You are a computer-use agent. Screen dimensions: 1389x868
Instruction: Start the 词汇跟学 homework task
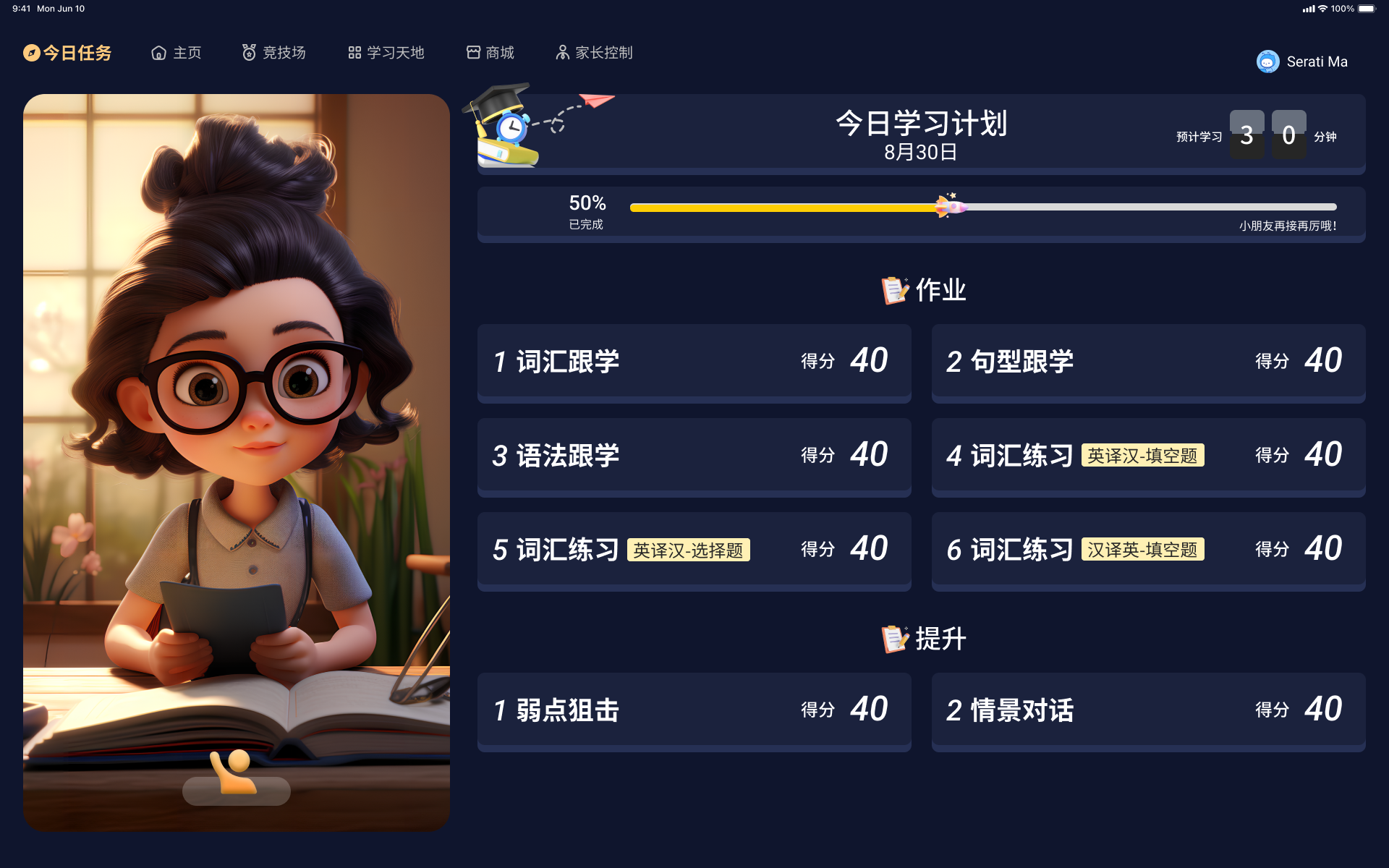coord(694,361)
